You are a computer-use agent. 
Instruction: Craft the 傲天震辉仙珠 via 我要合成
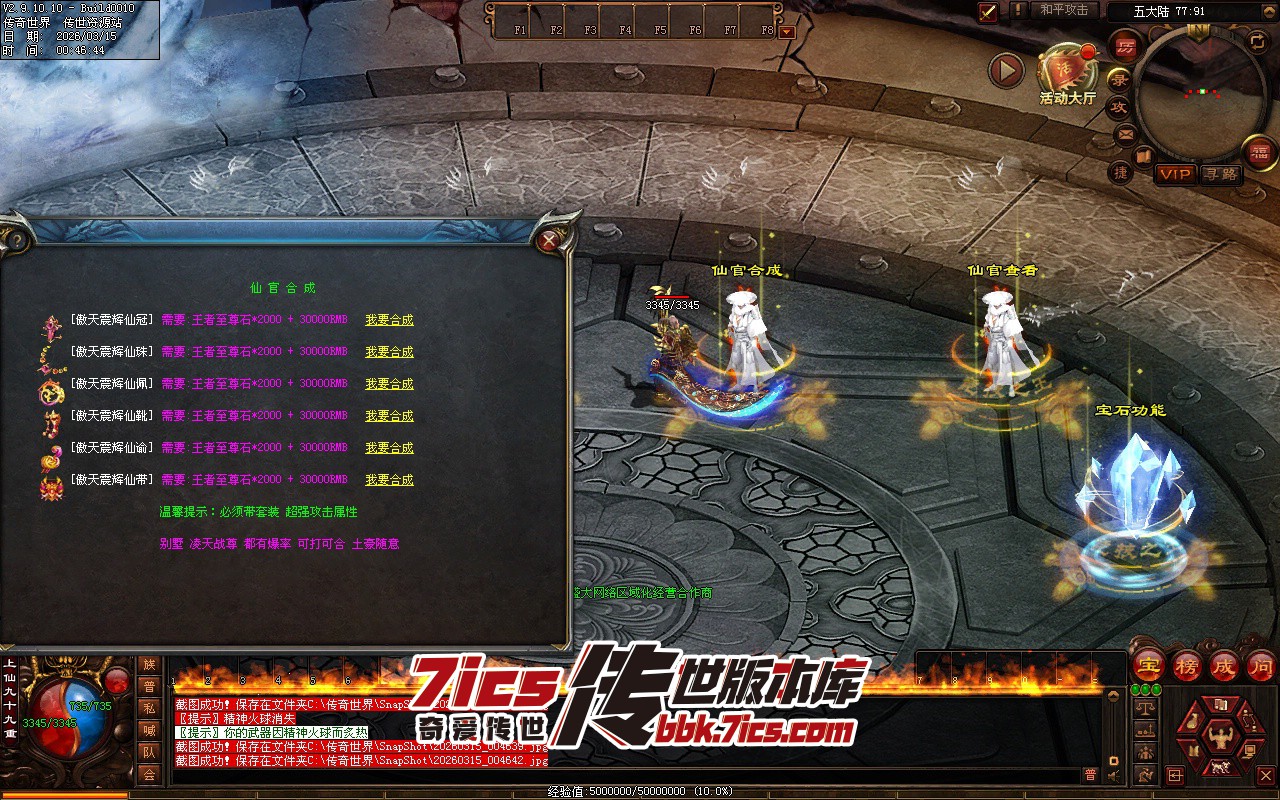click(x=389, y=352)
